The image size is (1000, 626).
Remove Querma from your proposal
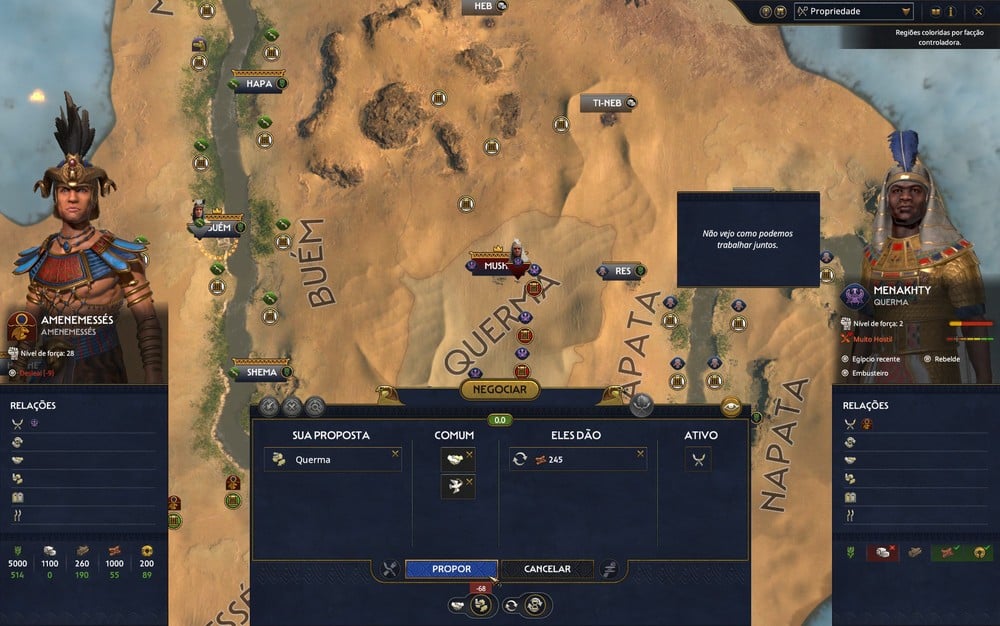click(395, 454)
